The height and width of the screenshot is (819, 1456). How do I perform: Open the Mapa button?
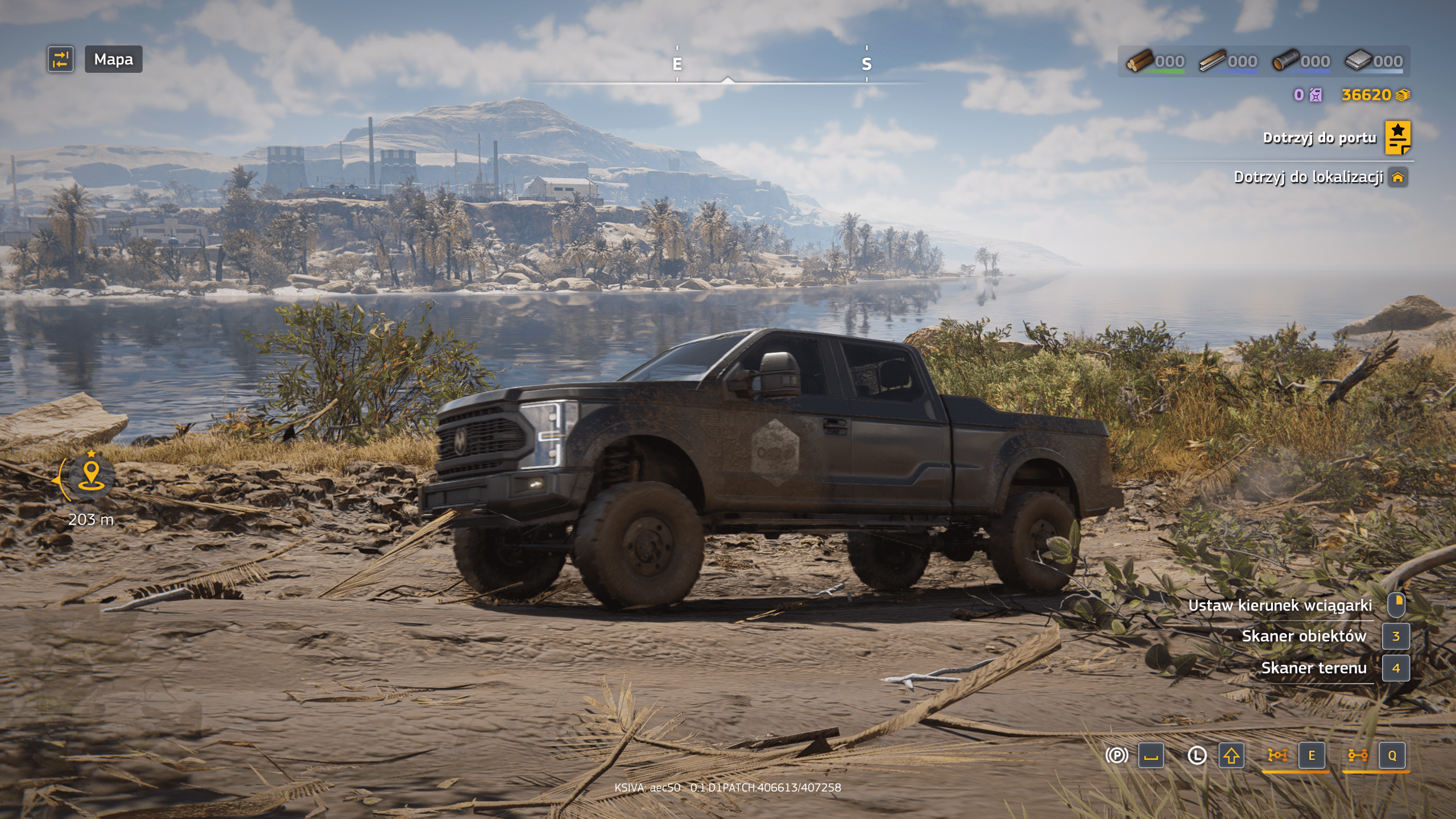pos(113,59)
